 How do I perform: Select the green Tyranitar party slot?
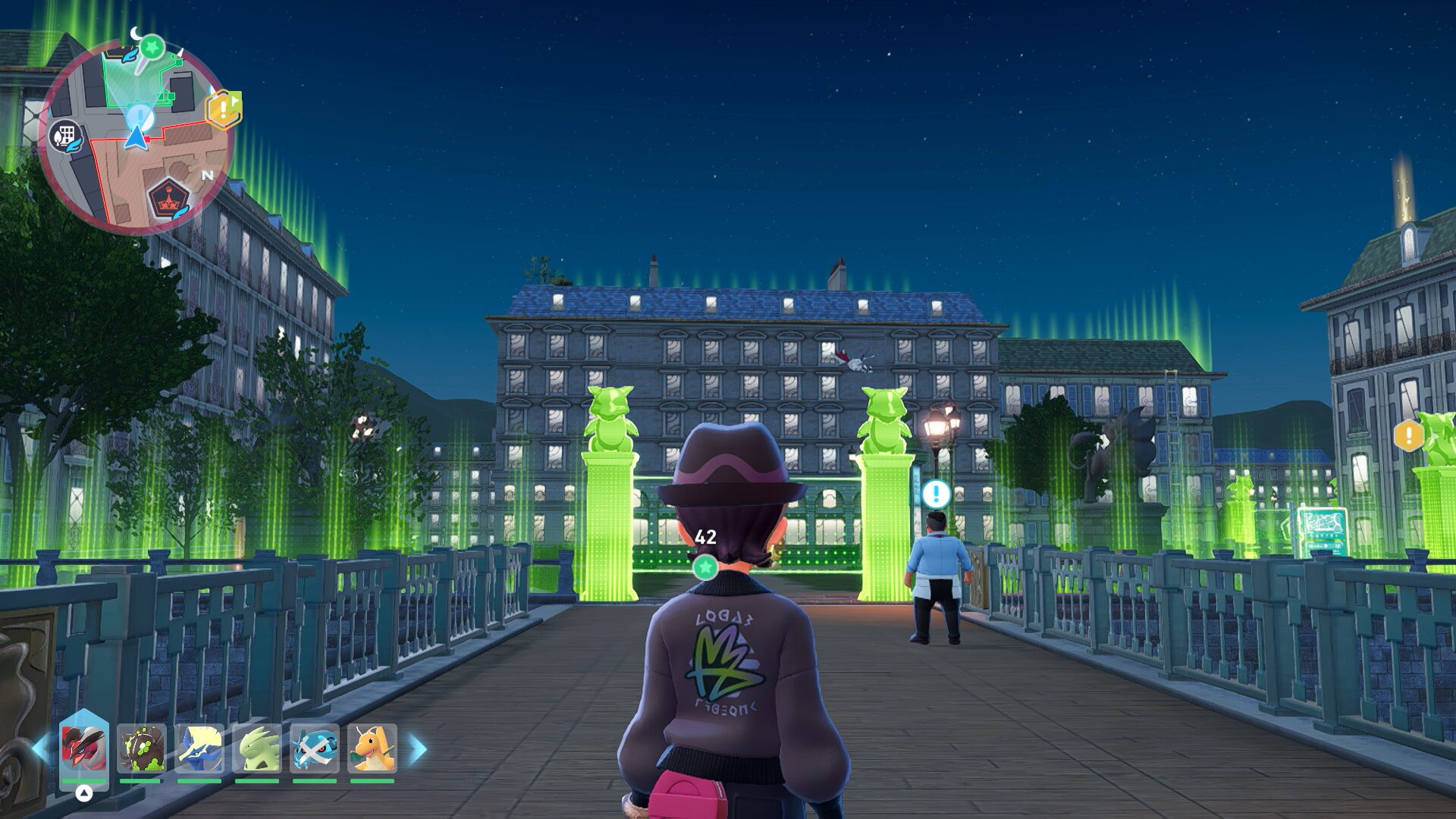pos(257,748)
